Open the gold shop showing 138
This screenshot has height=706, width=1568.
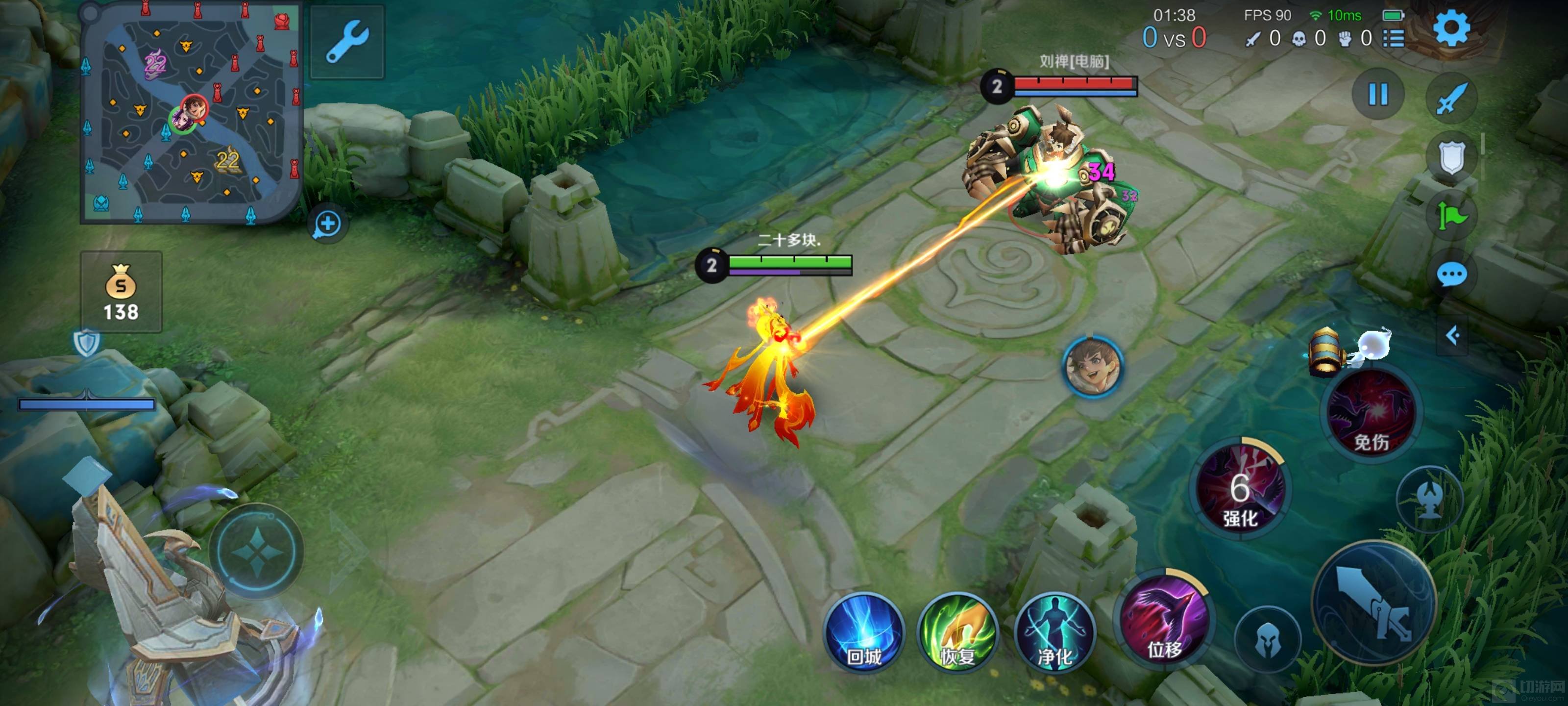coord(121,292)
